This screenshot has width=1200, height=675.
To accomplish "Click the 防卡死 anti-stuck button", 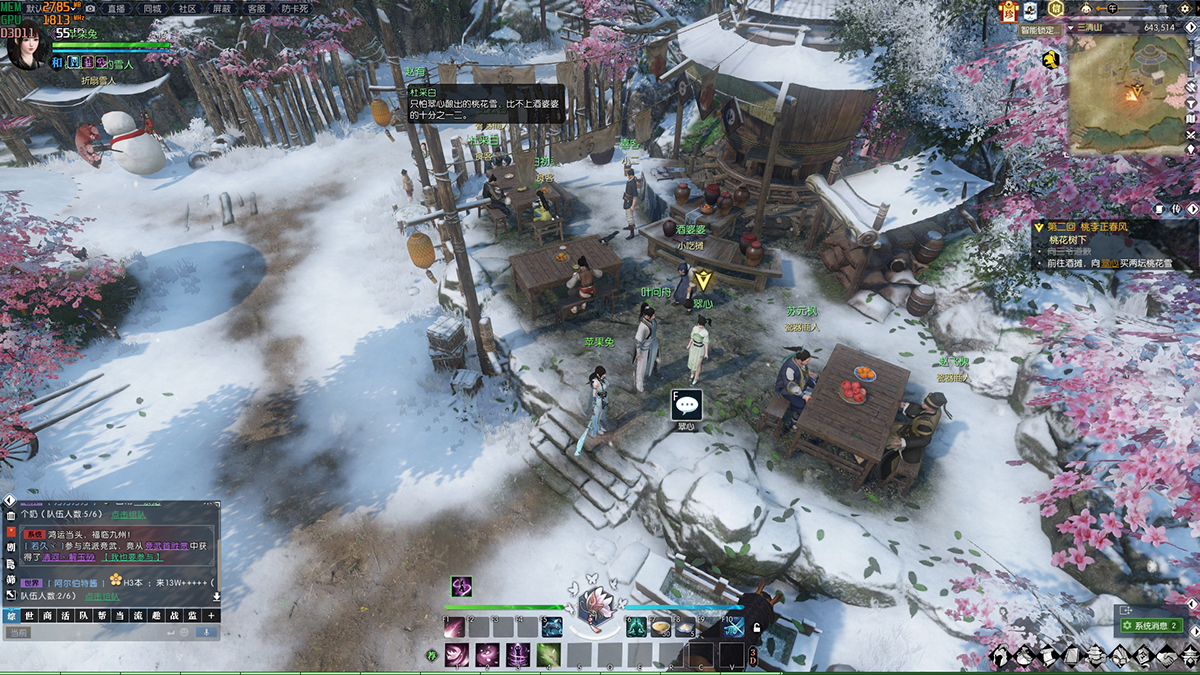I will (x=295, y=8).
